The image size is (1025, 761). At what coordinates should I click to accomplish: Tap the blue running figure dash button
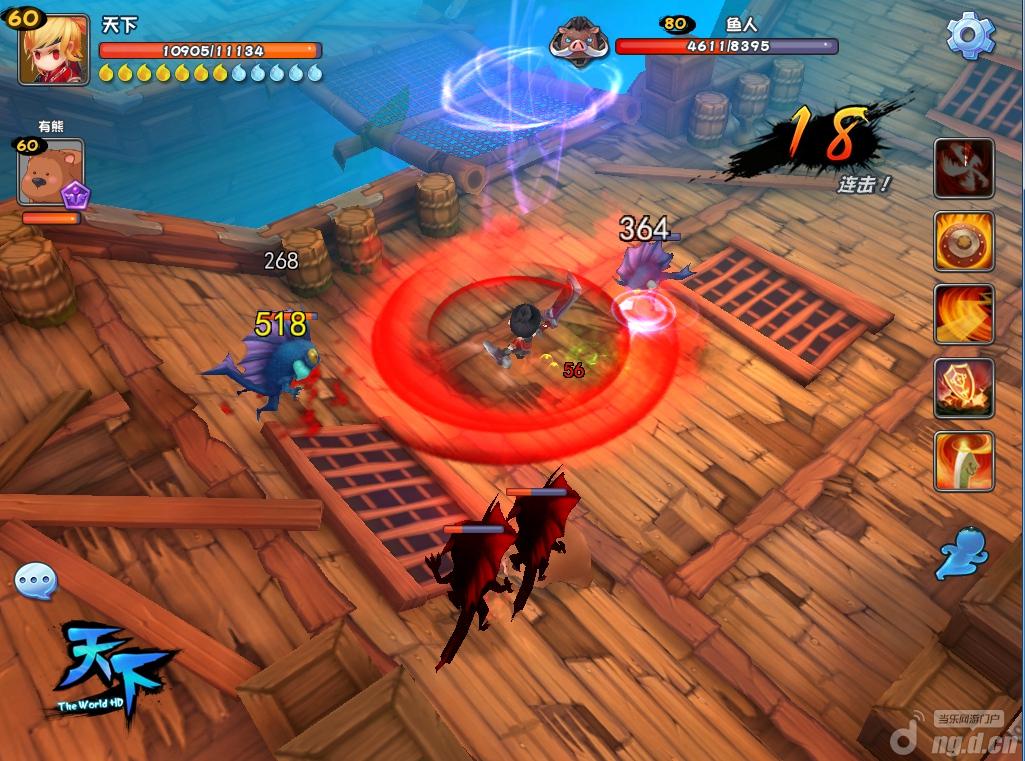(962, 554)
